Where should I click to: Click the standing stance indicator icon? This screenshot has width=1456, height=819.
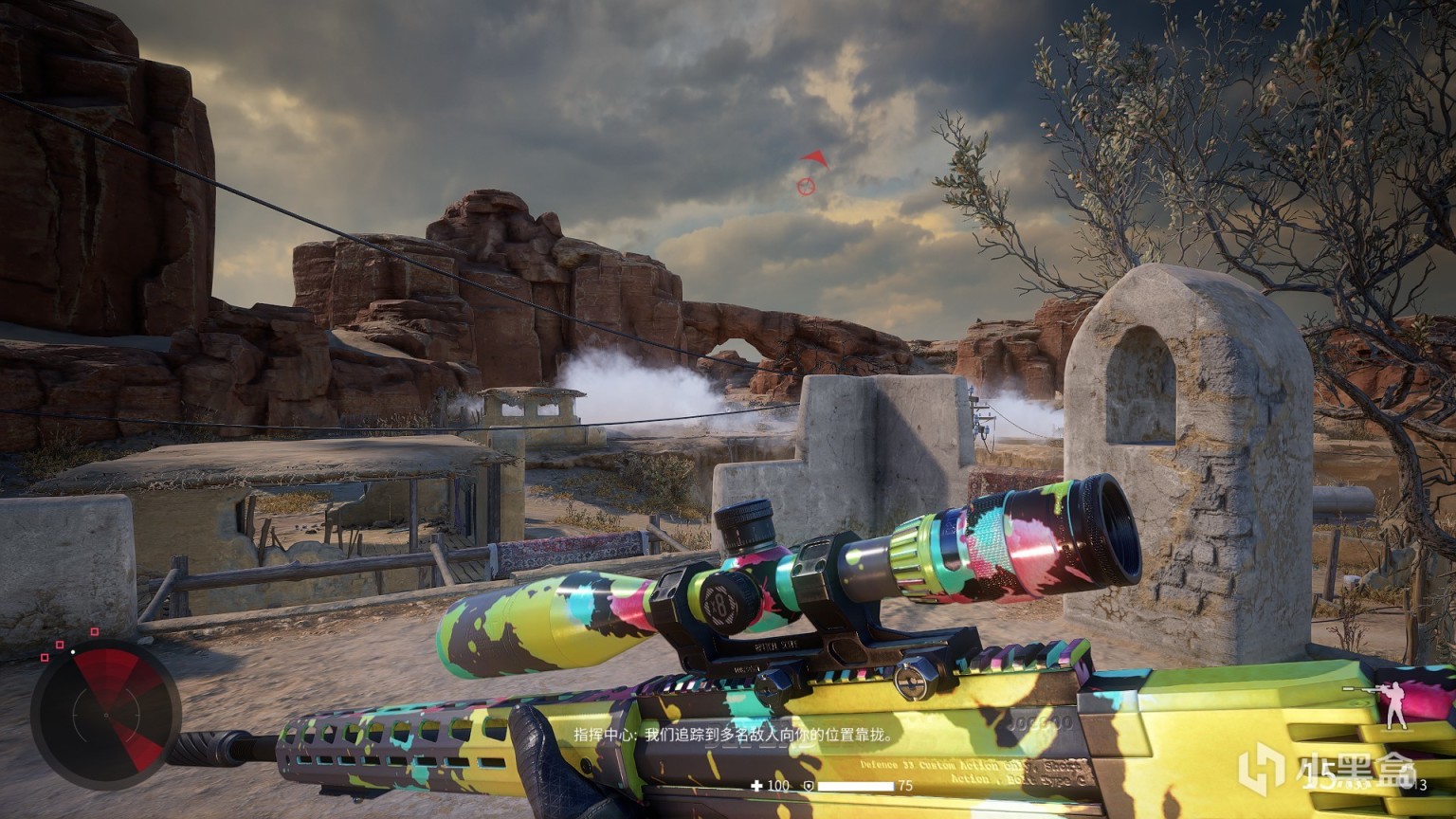[x=1392, y=706]
